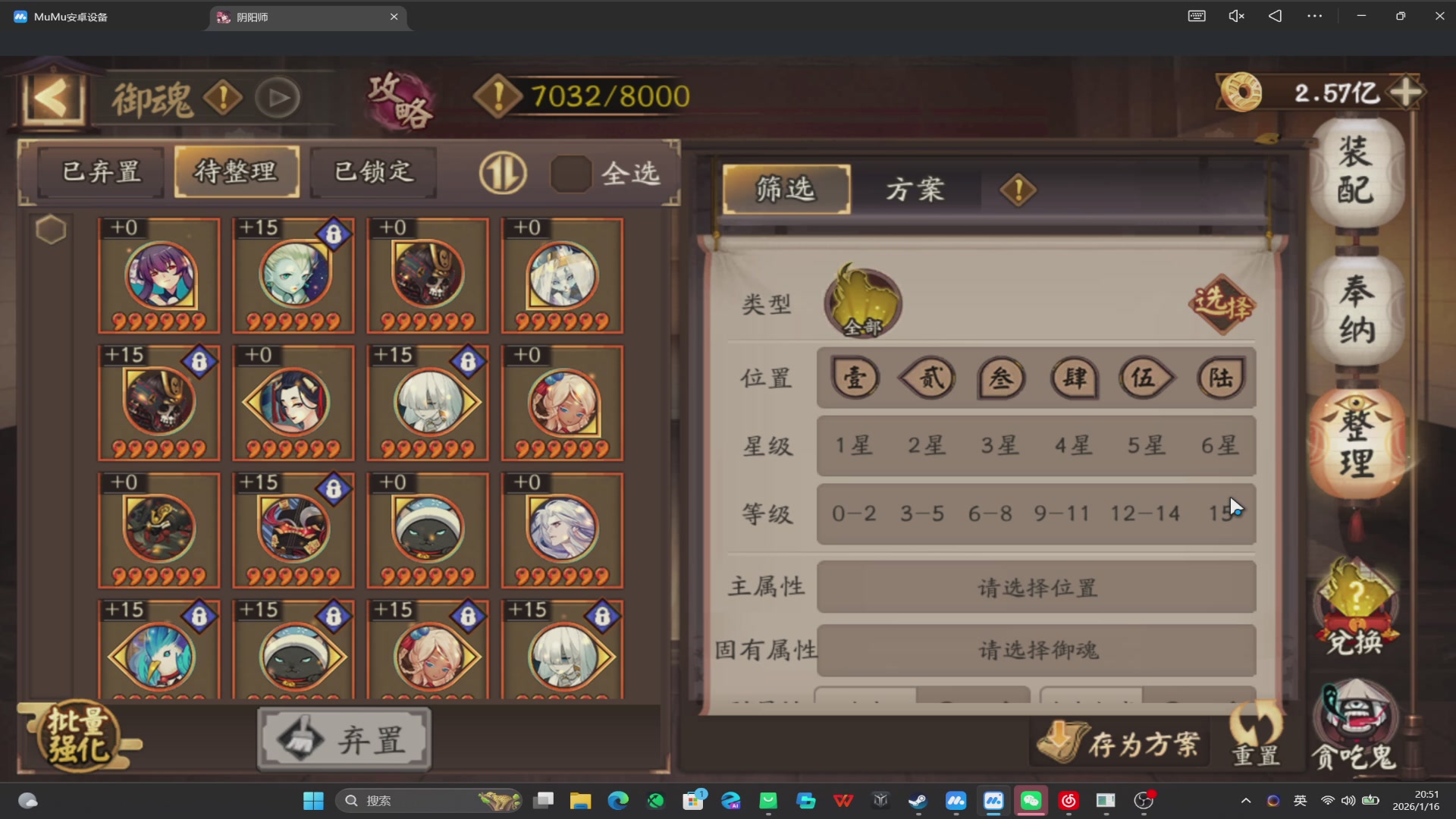
Task: Switch to the 已锁定 locked tab
Action: click(x=371, y=171)
